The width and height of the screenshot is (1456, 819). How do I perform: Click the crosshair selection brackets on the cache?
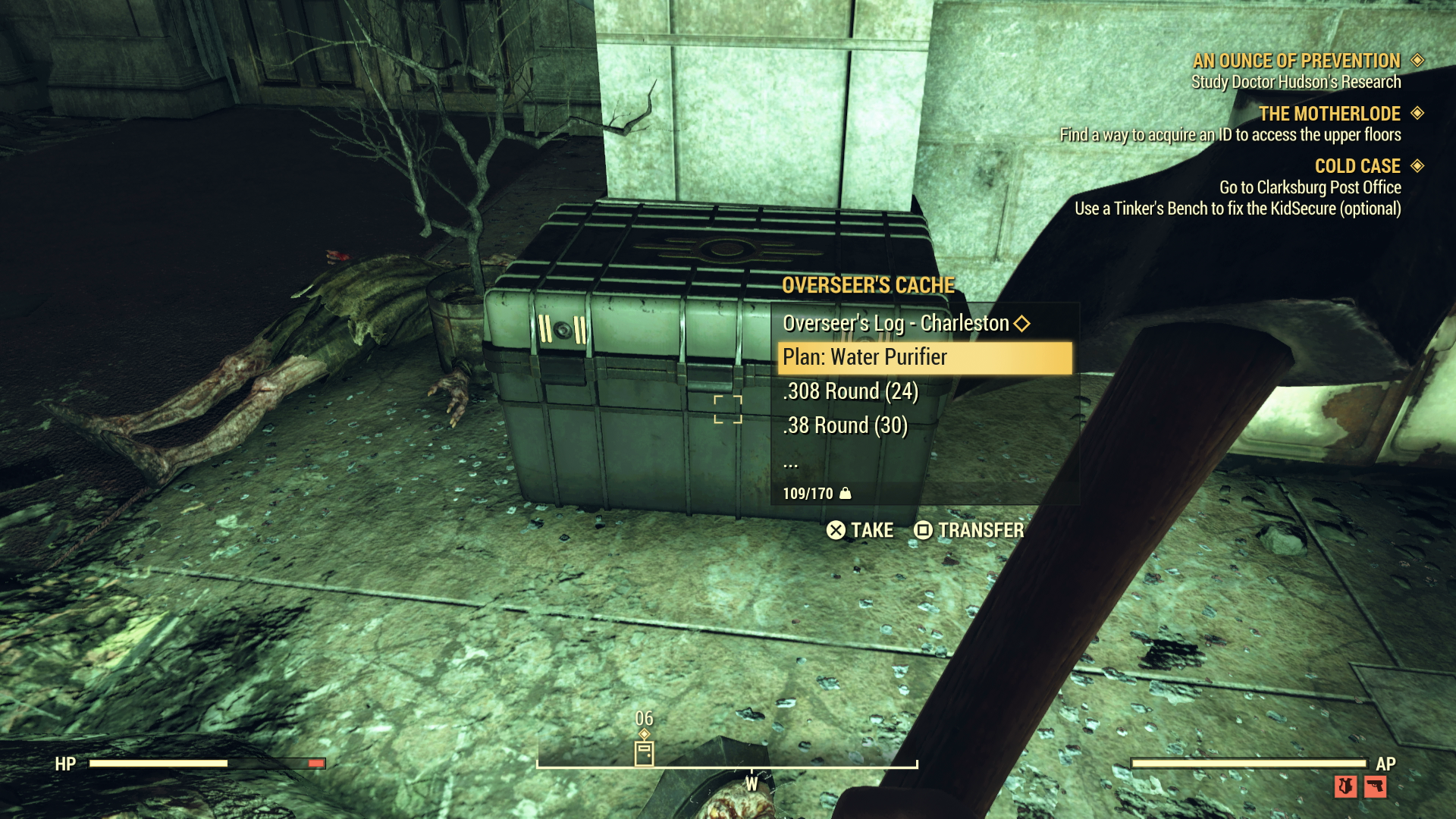click(727, 410)
